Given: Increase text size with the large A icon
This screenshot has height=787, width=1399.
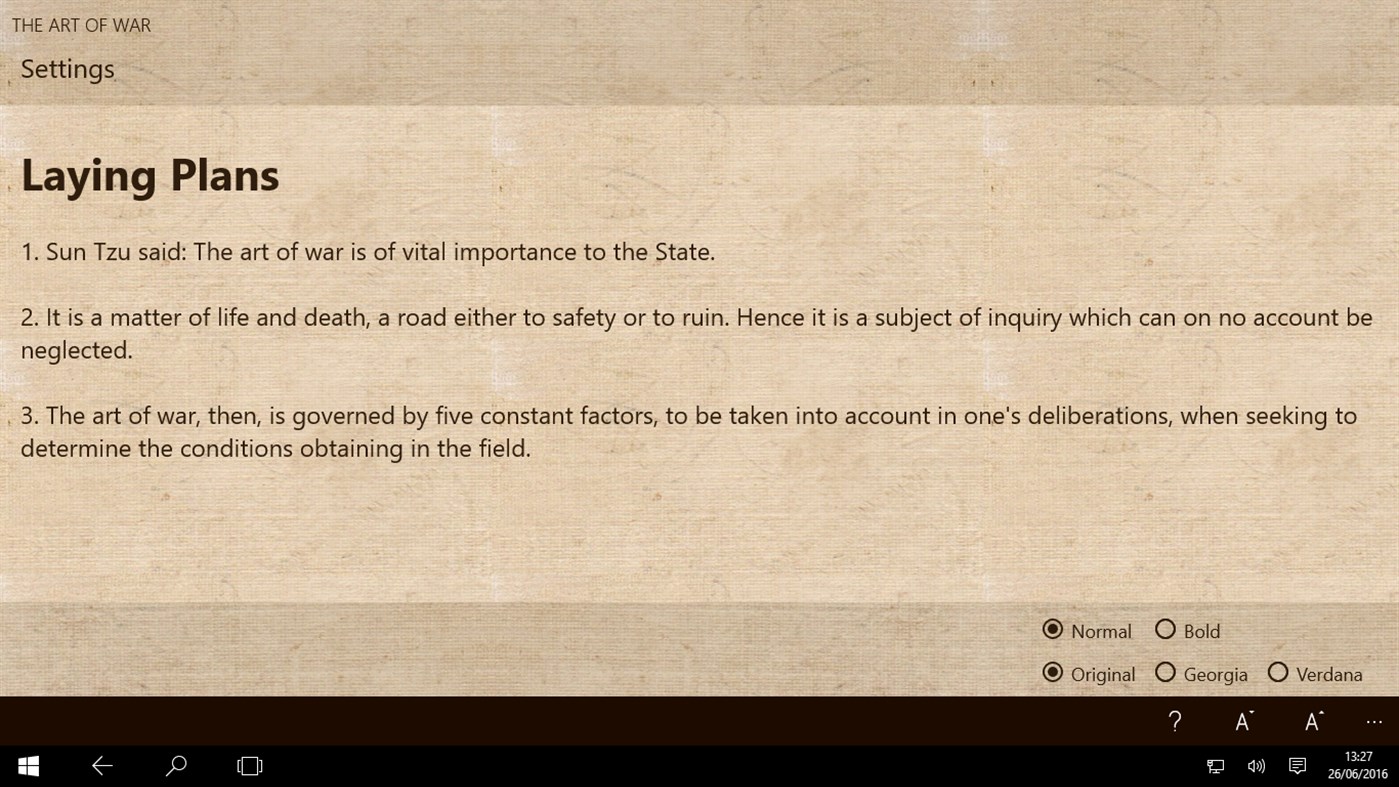Looking at the screenshot, I should tap(1311, 721).
